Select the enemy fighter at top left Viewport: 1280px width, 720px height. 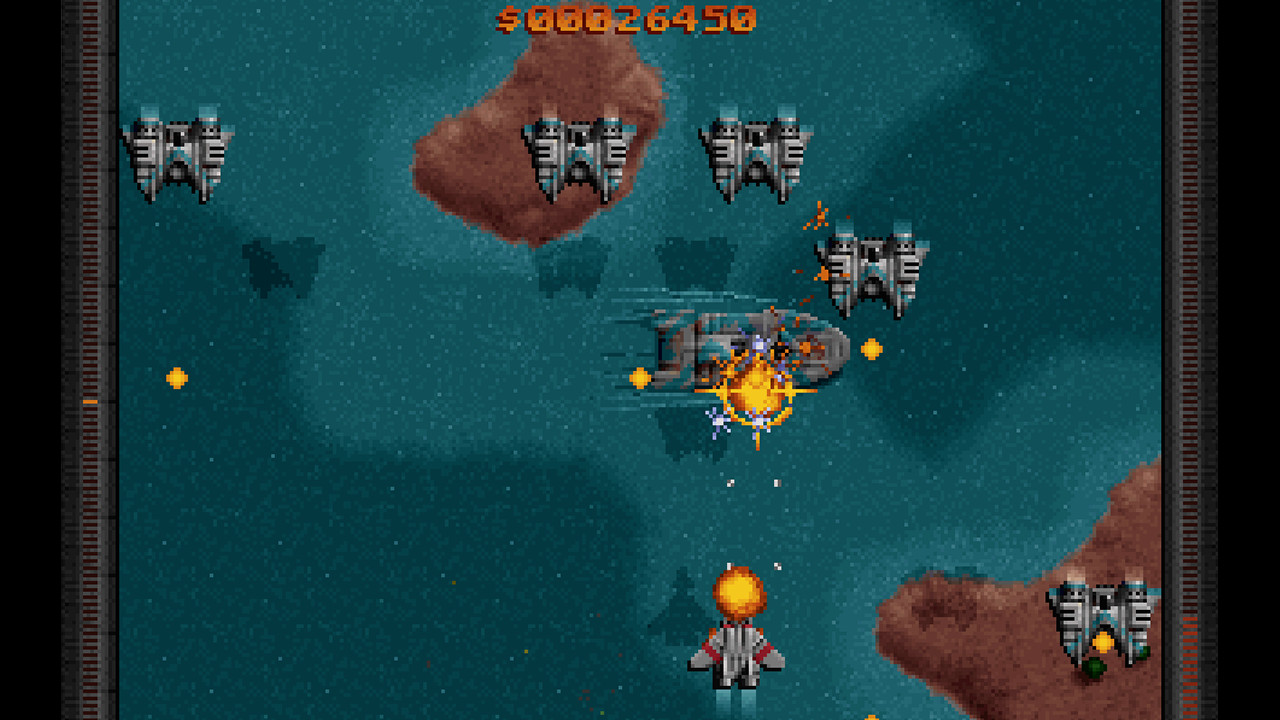[178, 150]
